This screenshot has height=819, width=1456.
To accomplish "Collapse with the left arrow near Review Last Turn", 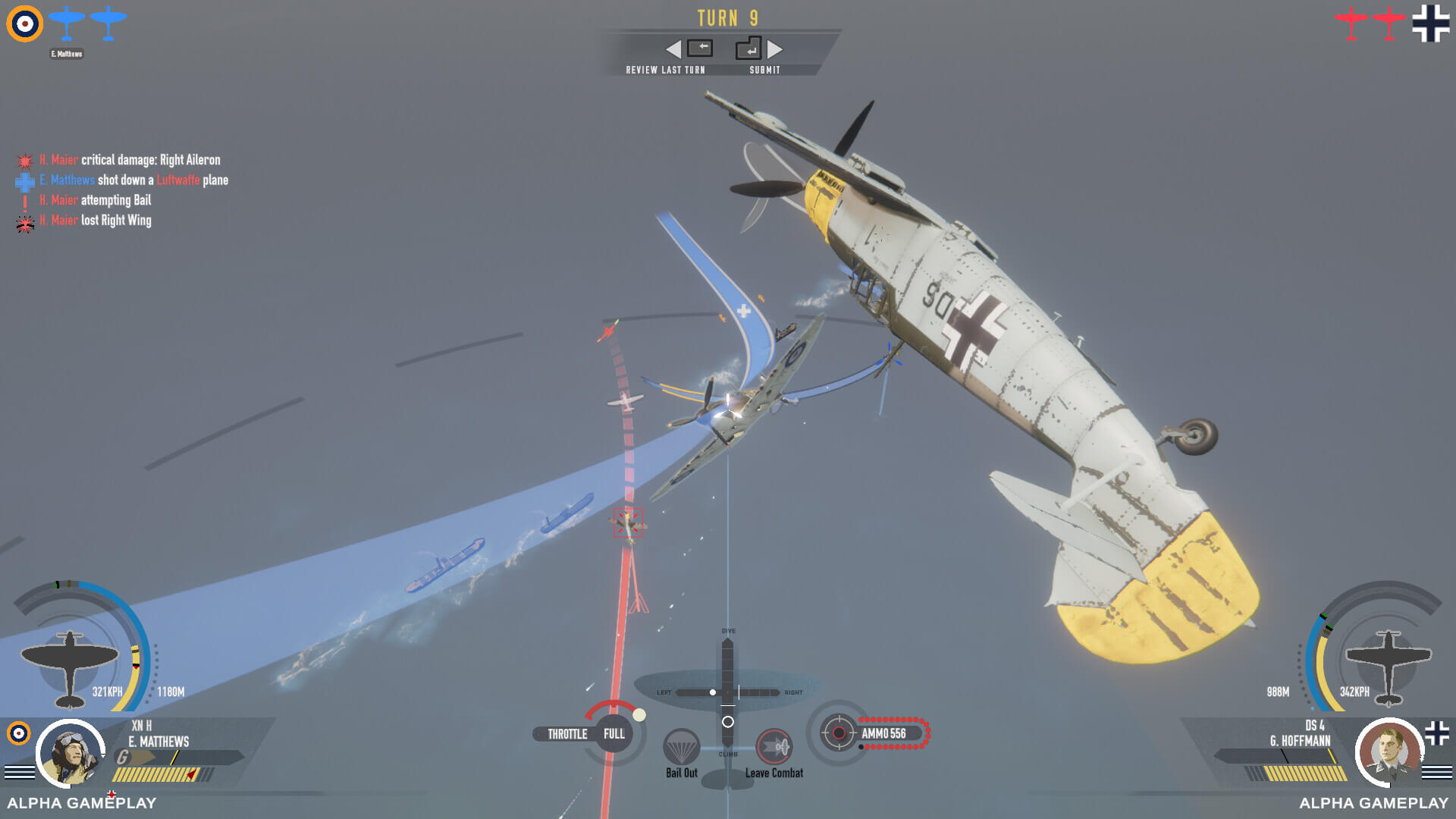I will pyautogui.click(x=673, y=49).
